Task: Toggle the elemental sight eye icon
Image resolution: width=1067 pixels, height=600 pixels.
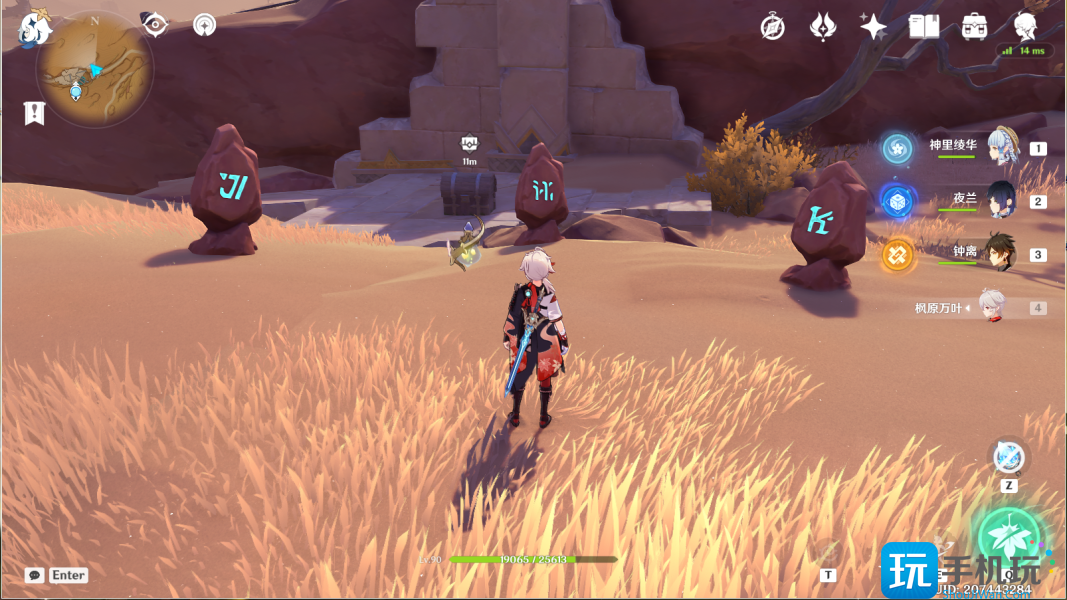Action: pos(155,25)
